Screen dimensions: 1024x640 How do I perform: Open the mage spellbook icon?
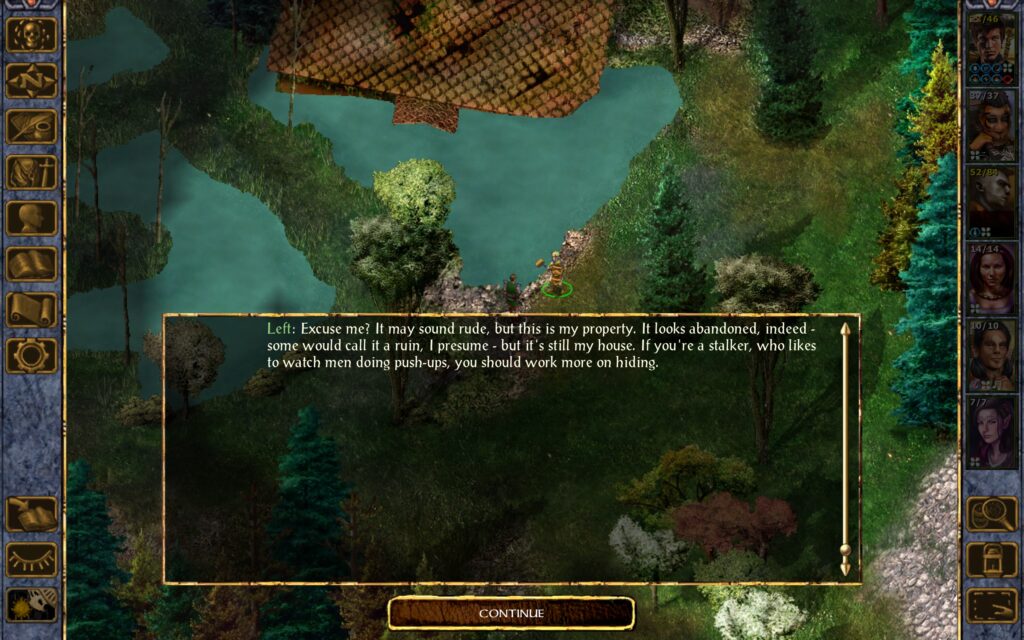32,264
